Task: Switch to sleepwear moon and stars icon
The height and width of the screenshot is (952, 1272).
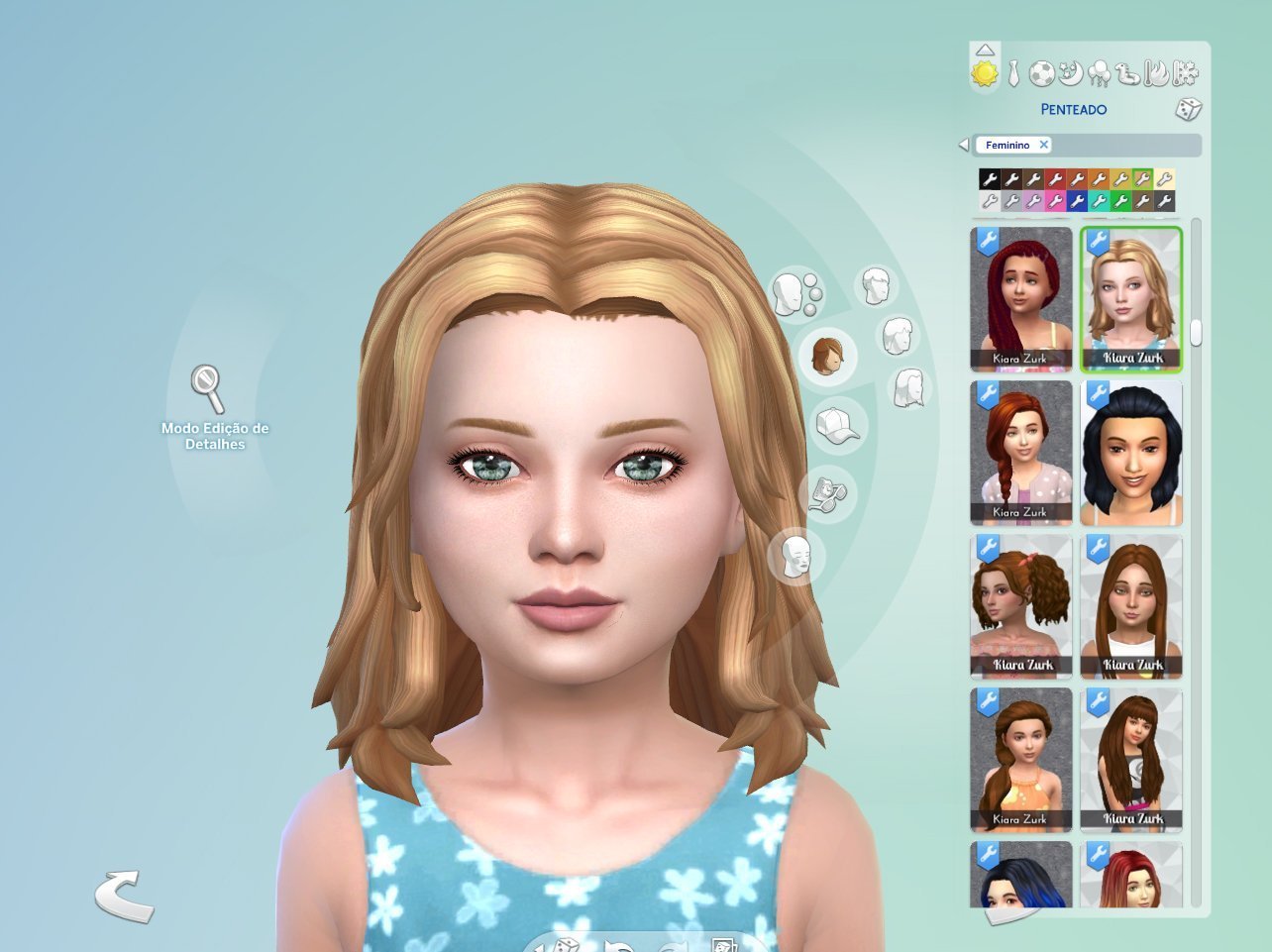Action: click(x=1070, y=73)
